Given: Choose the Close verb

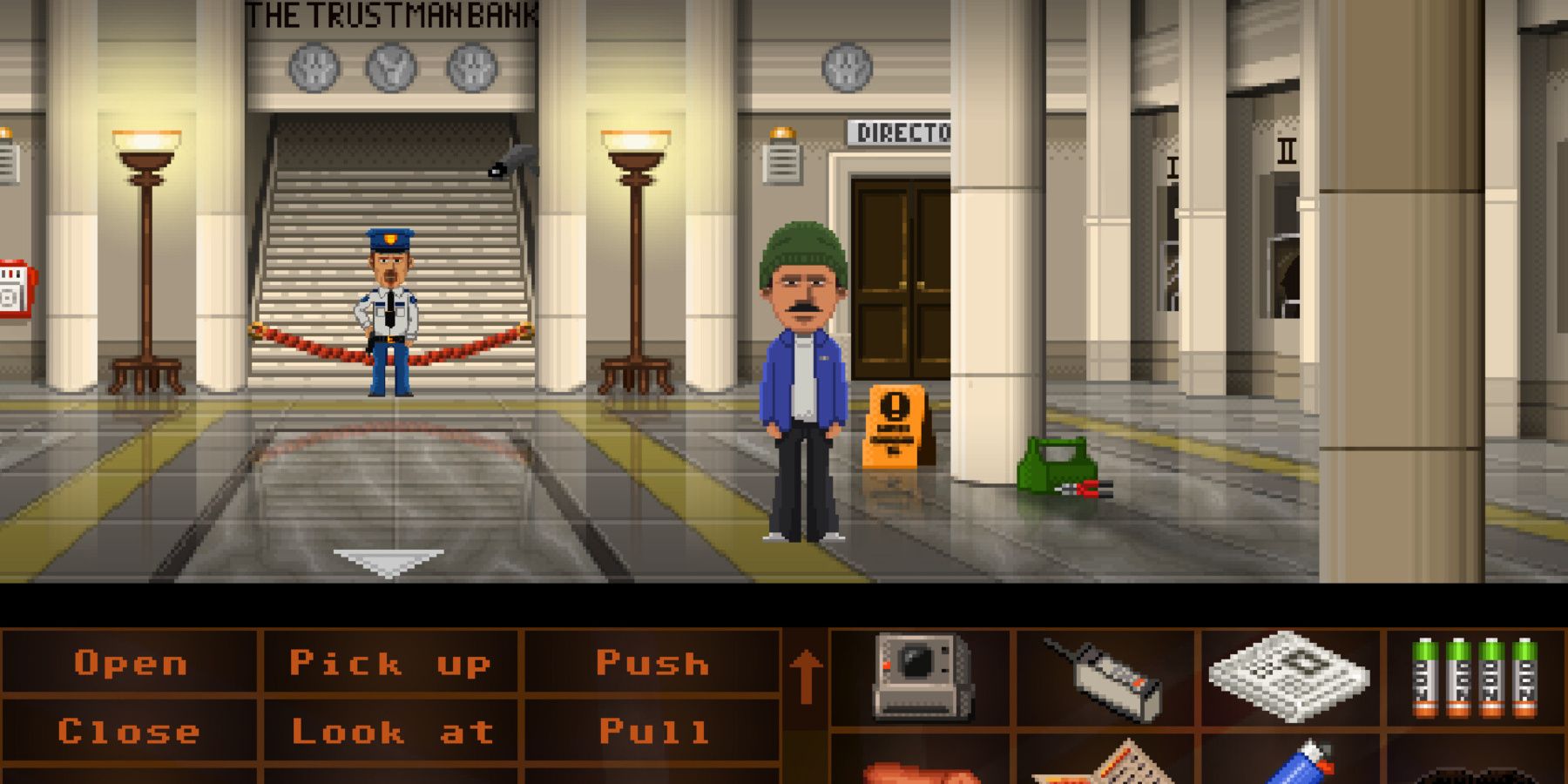Looking at the screenshot, I should pos(131,732).
